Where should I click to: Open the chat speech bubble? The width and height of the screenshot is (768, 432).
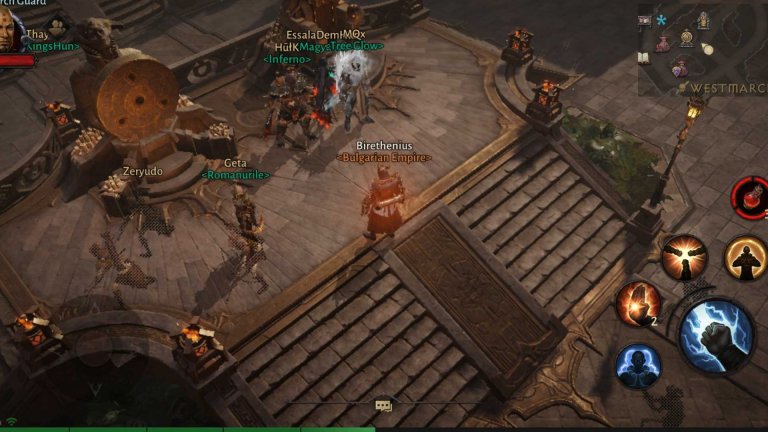(x=383, y=405)
